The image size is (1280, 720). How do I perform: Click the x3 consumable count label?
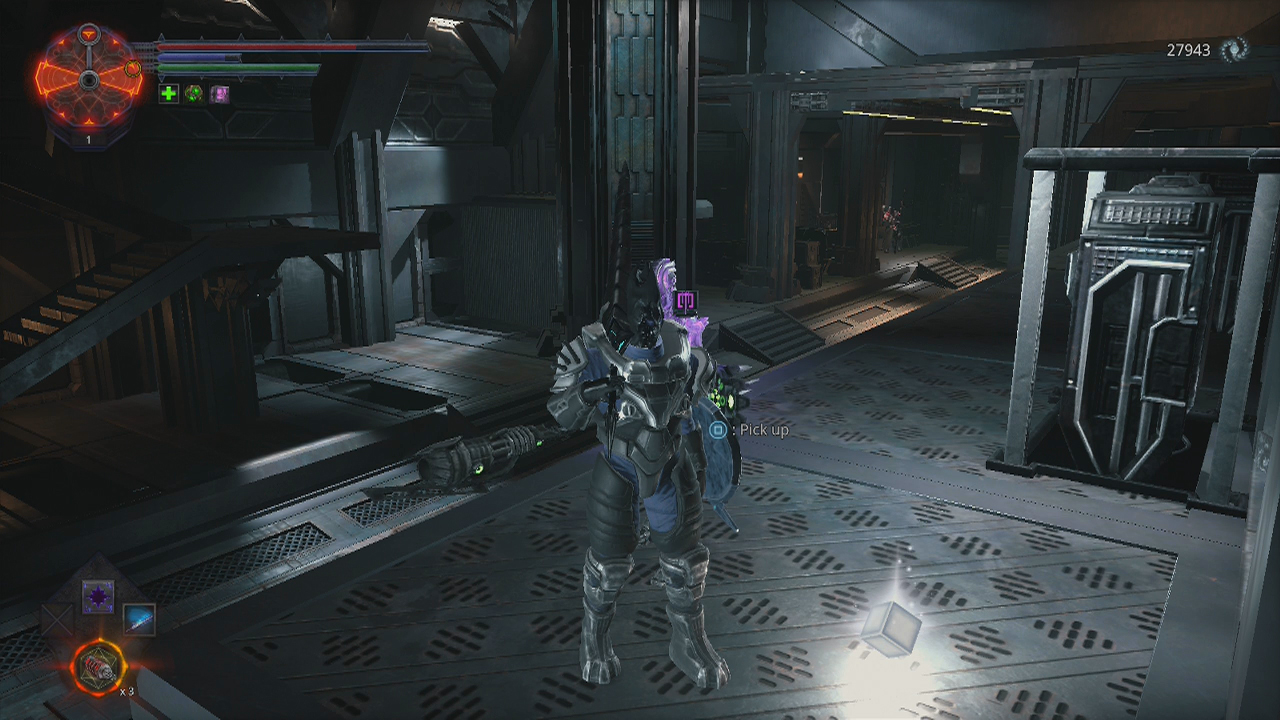point(128,690)
